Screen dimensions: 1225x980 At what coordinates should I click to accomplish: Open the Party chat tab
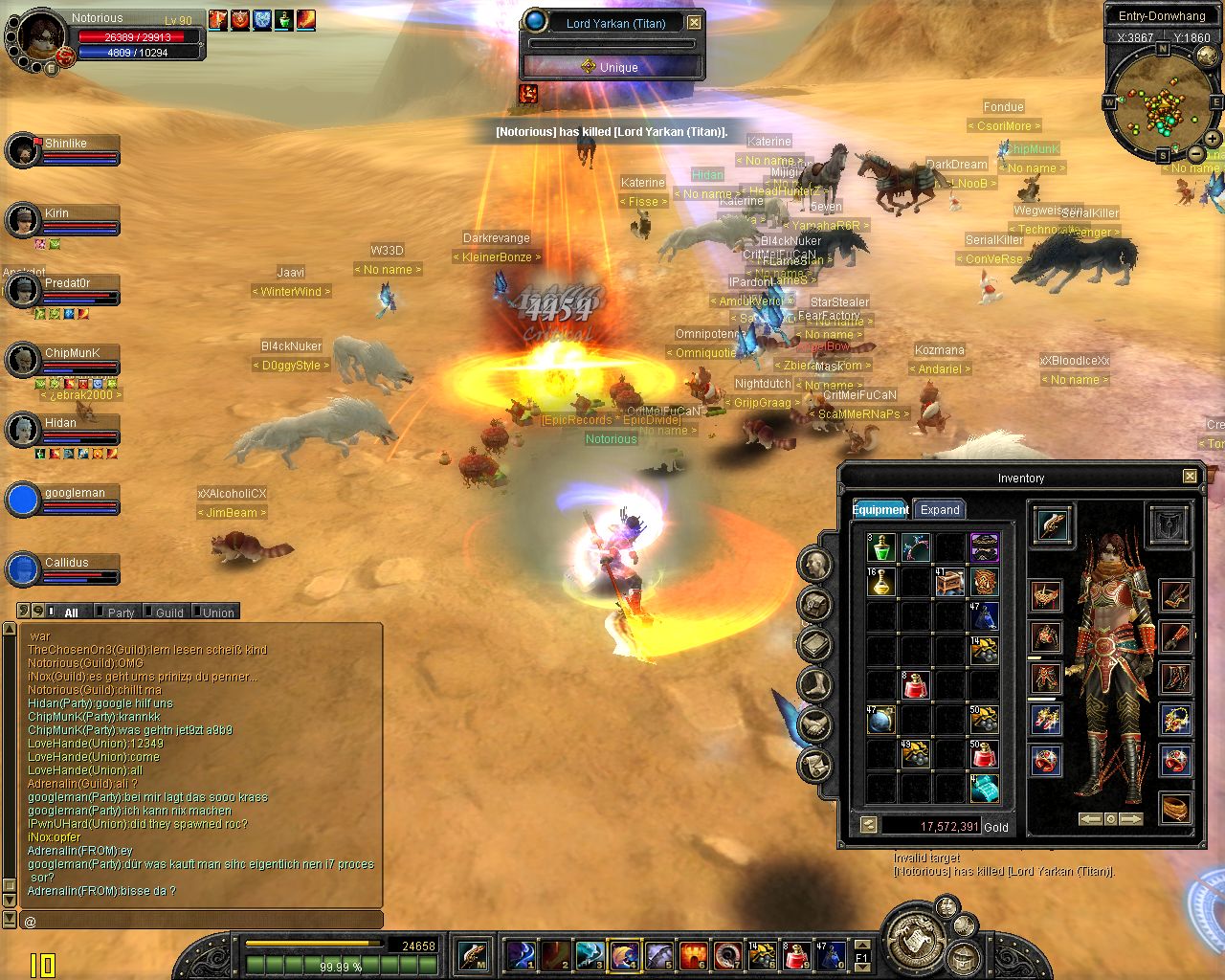(x=121, y=612)
